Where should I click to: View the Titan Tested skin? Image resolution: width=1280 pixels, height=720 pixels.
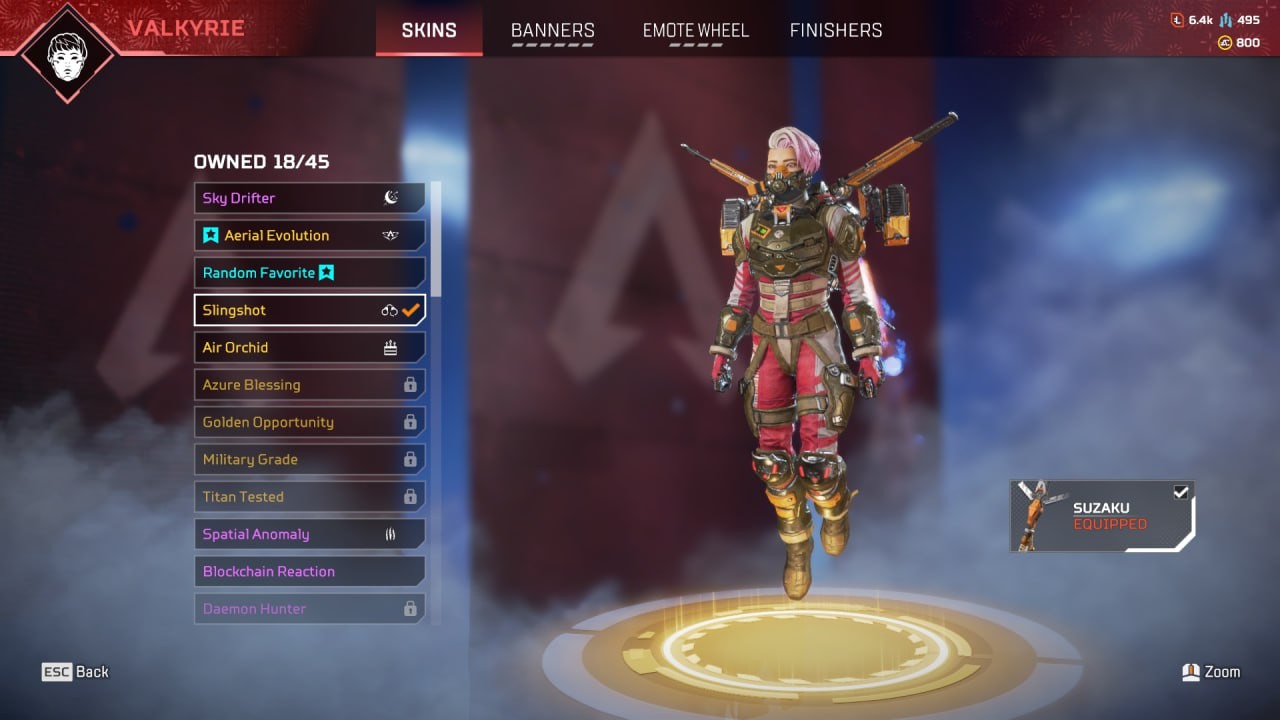309,497
